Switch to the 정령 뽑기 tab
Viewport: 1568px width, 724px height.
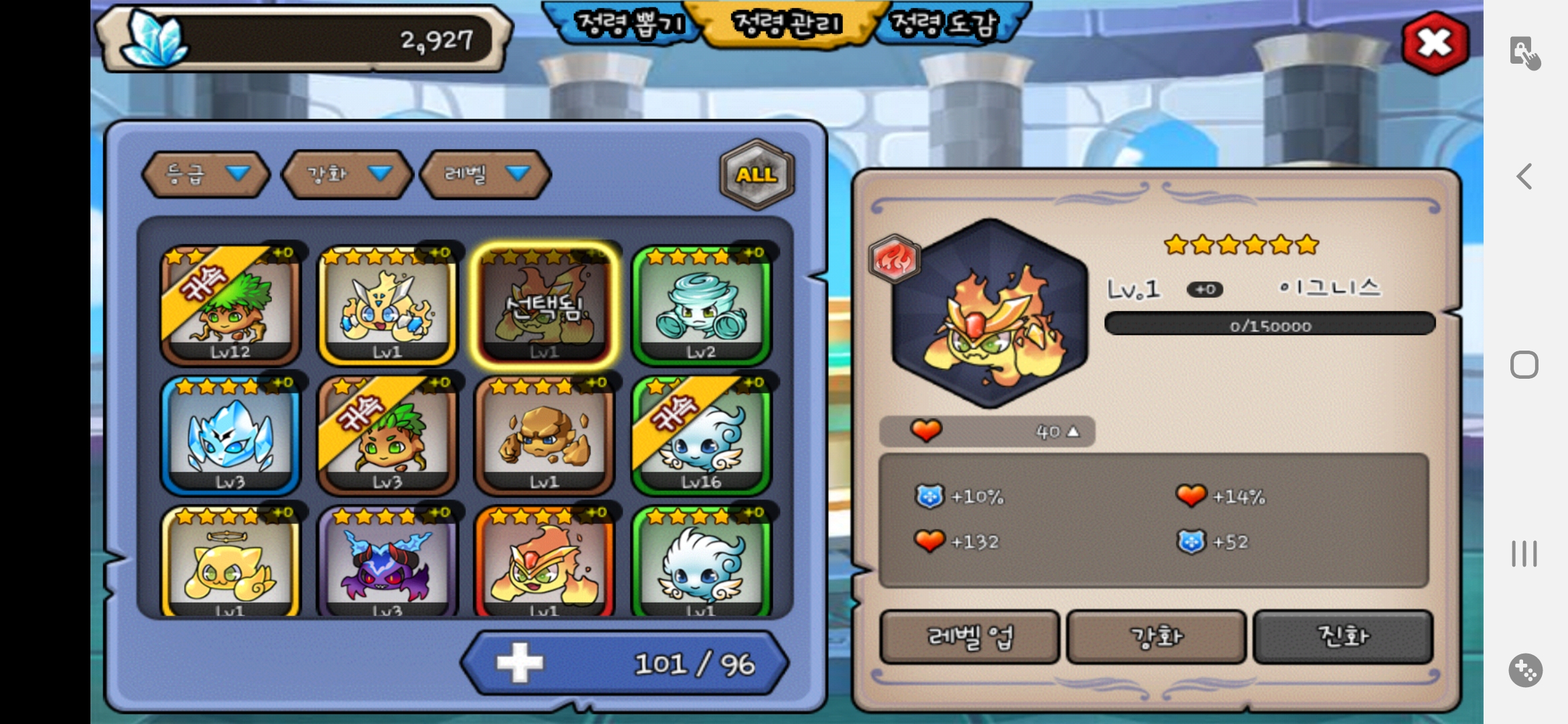click(x=629, y=25)
